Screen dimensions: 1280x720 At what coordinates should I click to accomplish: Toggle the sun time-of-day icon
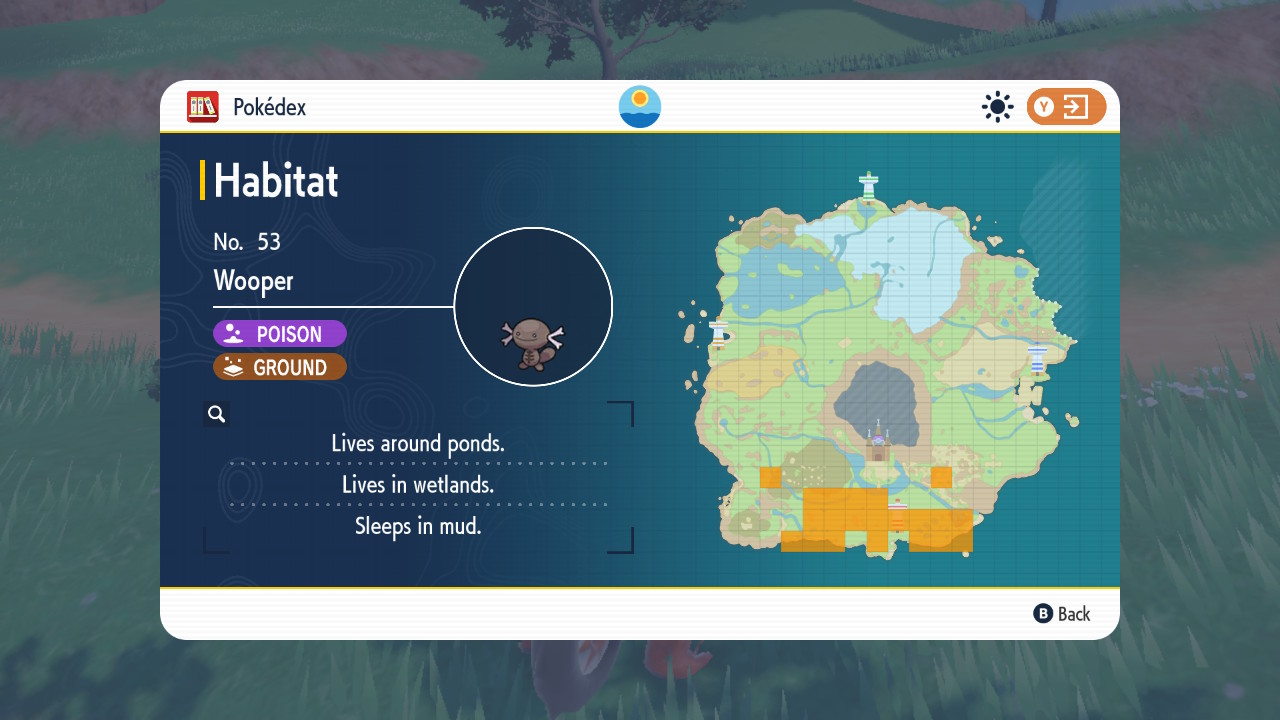(997, 107)
